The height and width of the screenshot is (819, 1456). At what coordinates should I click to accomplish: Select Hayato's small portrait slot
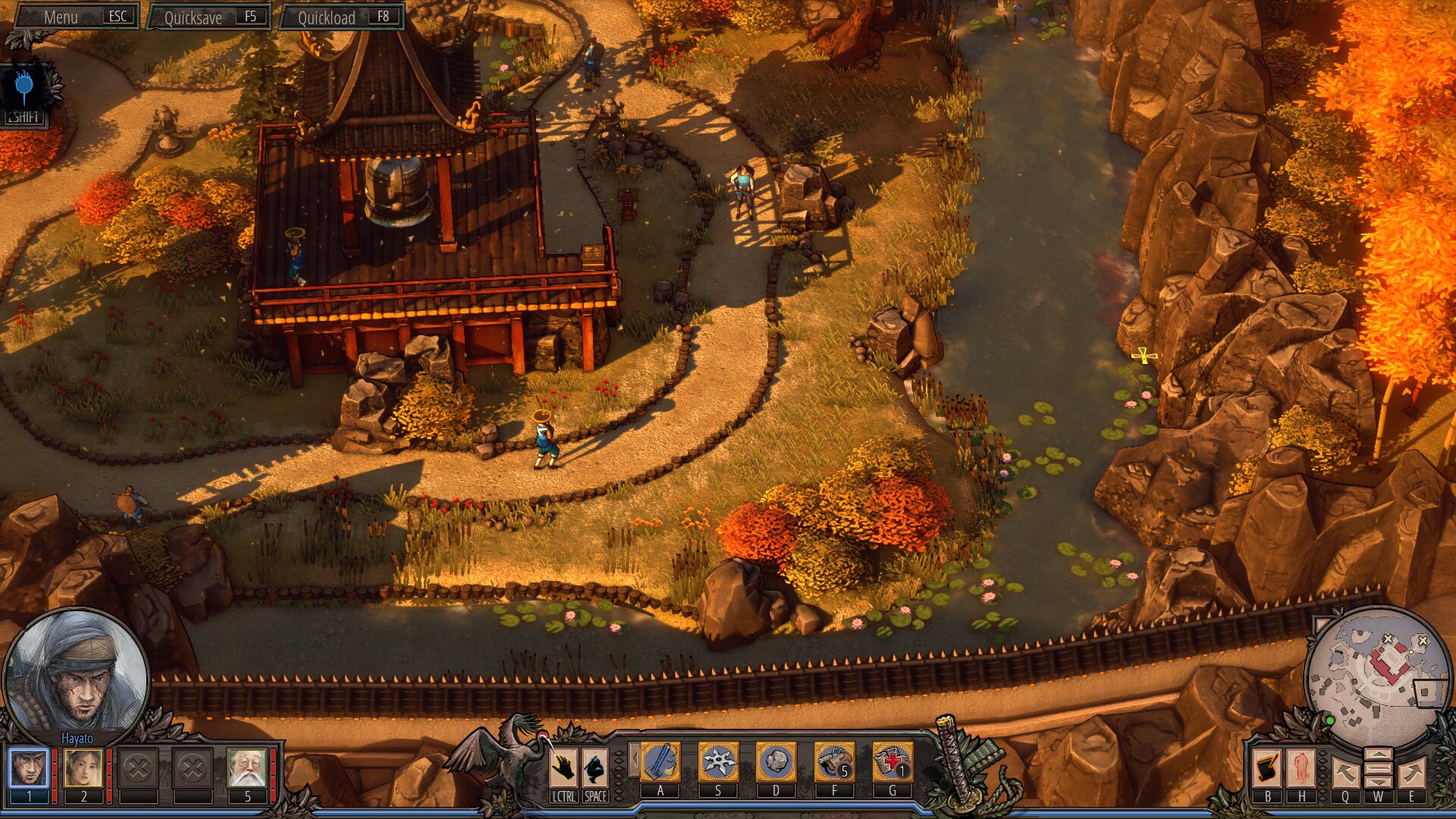tap(29, 768)
